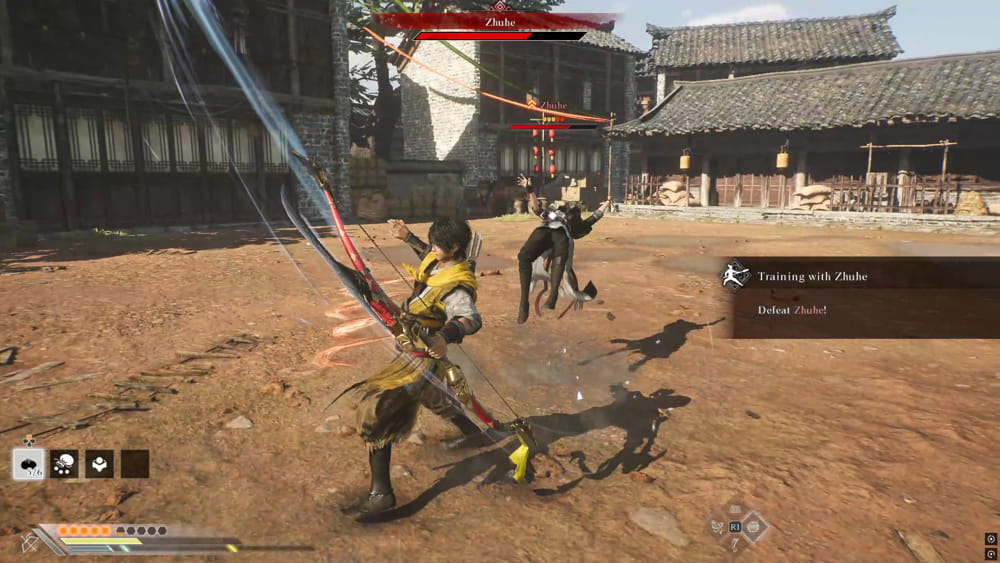Activate the left diamond skill icon
This screenshot has width=1000, height=563.
point(717,526)
